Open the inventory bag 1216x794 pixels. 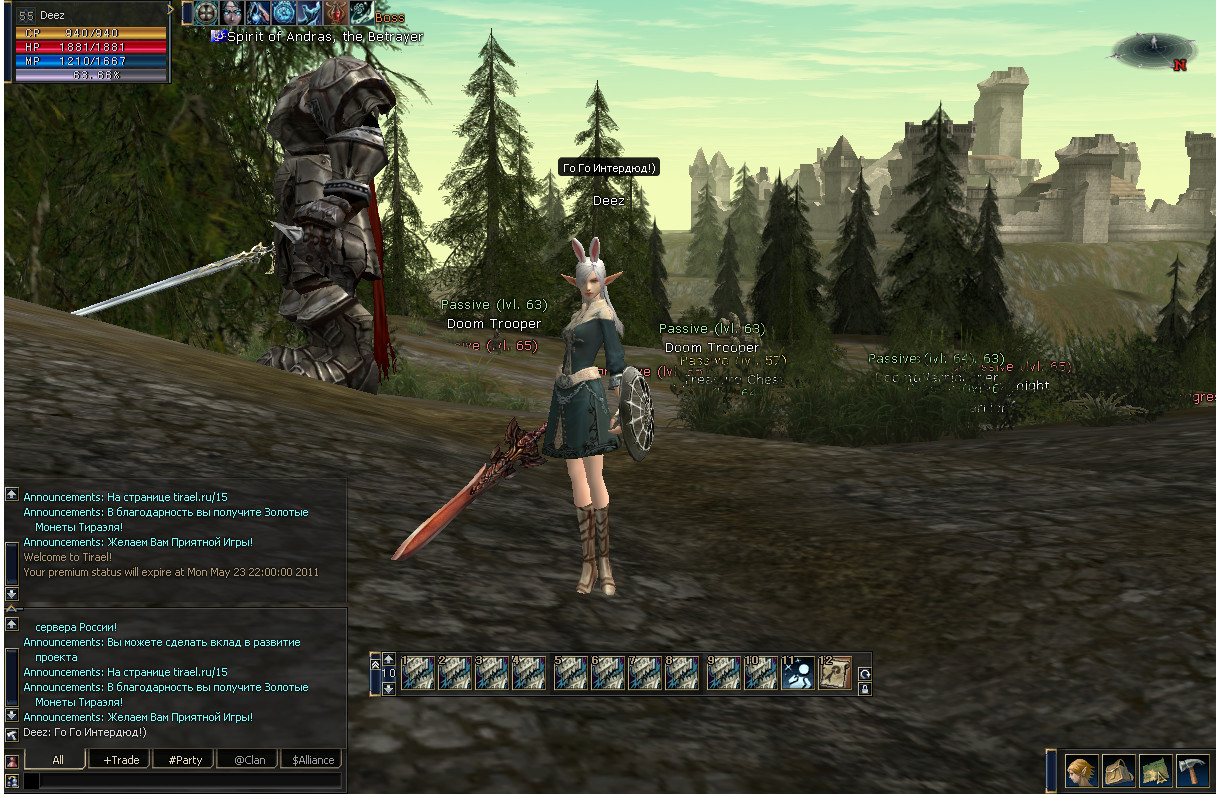coord(1118,771)
